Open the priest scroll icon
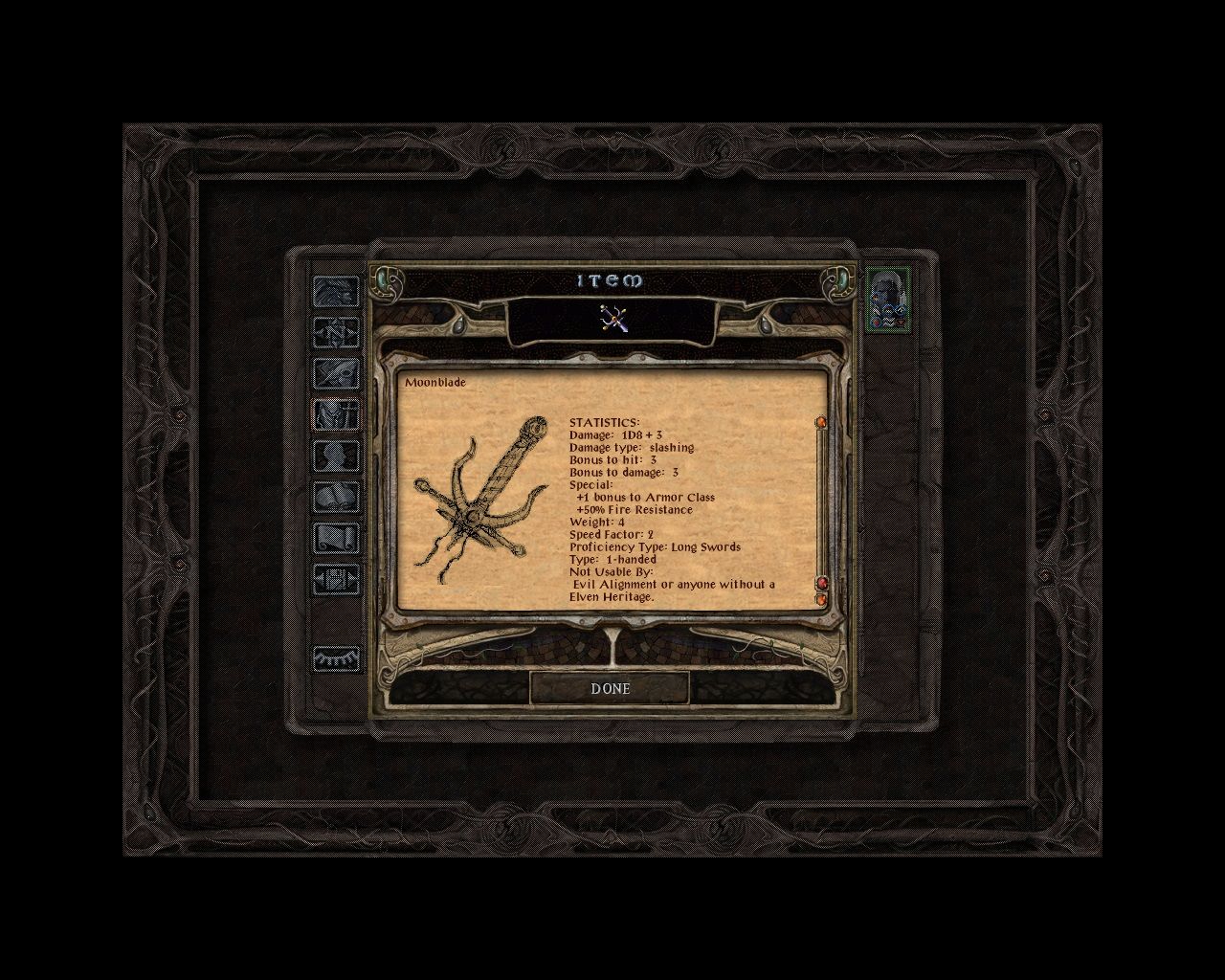1225x980 pixels. tap(335, 538)
